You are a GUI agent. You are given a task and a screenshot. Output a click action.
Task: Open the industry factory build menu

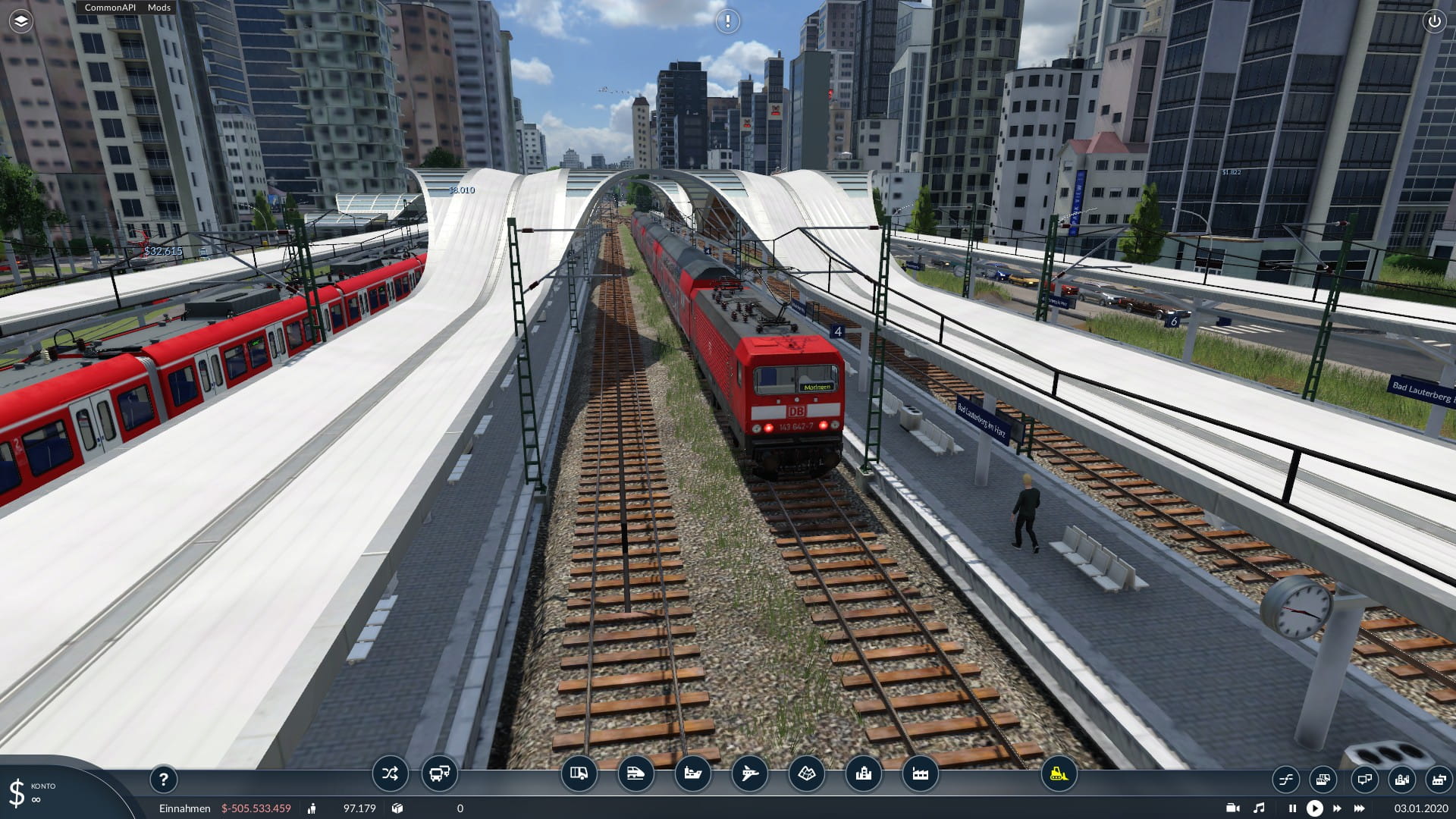(920, 774)
